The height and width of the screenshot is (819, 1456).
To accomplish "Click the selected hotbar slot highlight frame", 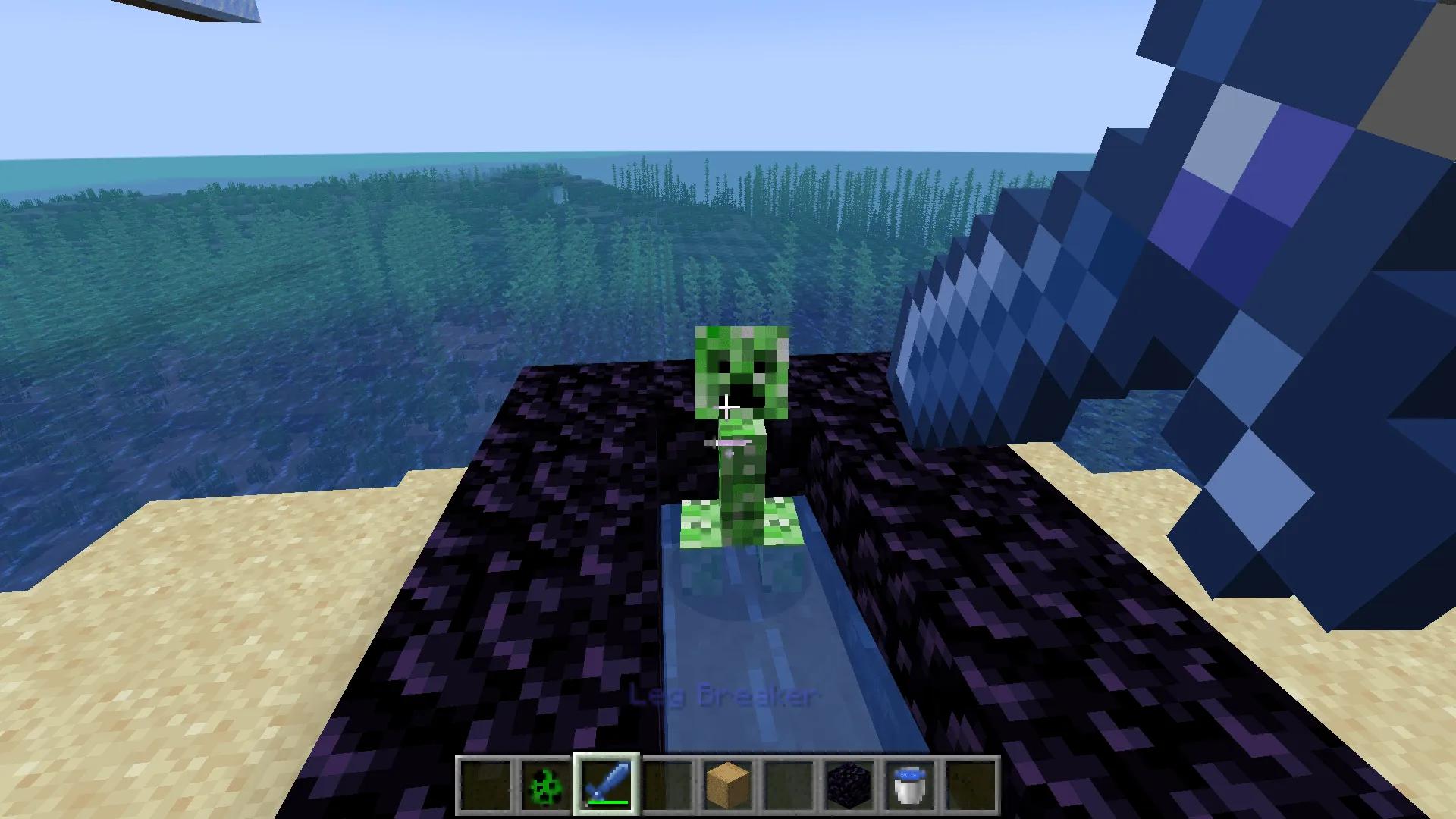I will coord(607,756).
